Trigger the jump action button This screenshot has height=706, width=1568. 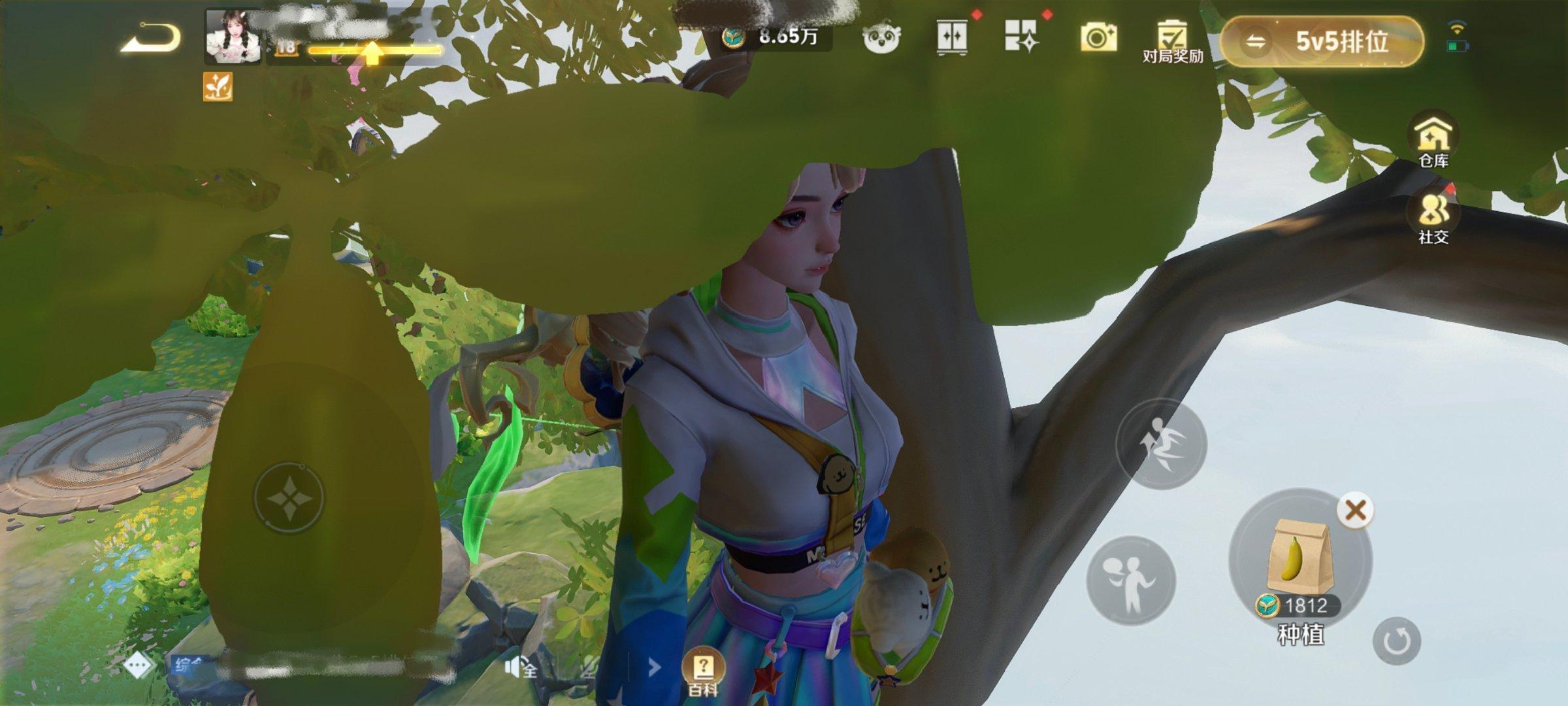1160,445
